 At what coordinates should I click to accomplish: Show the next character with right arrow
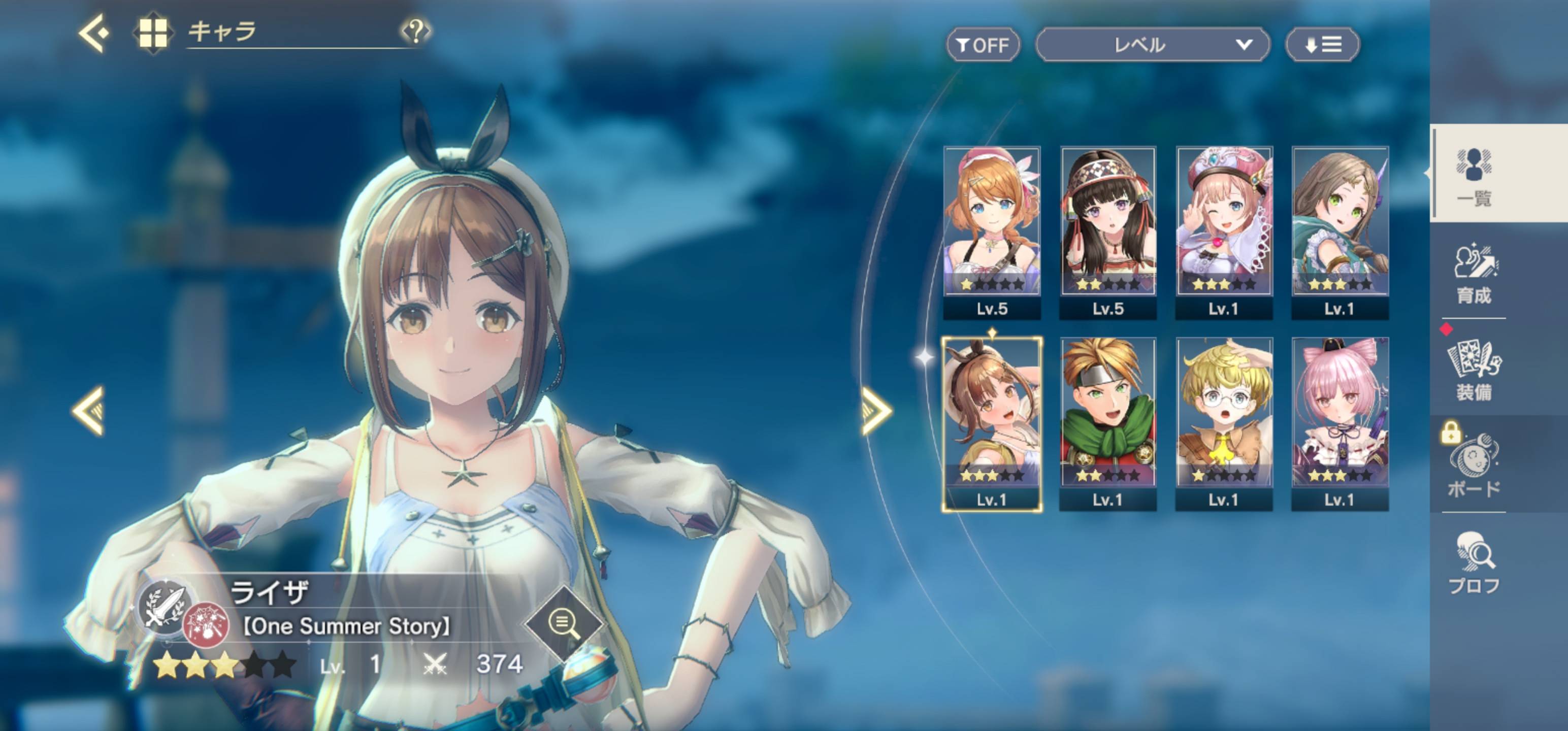click(876, 412)
